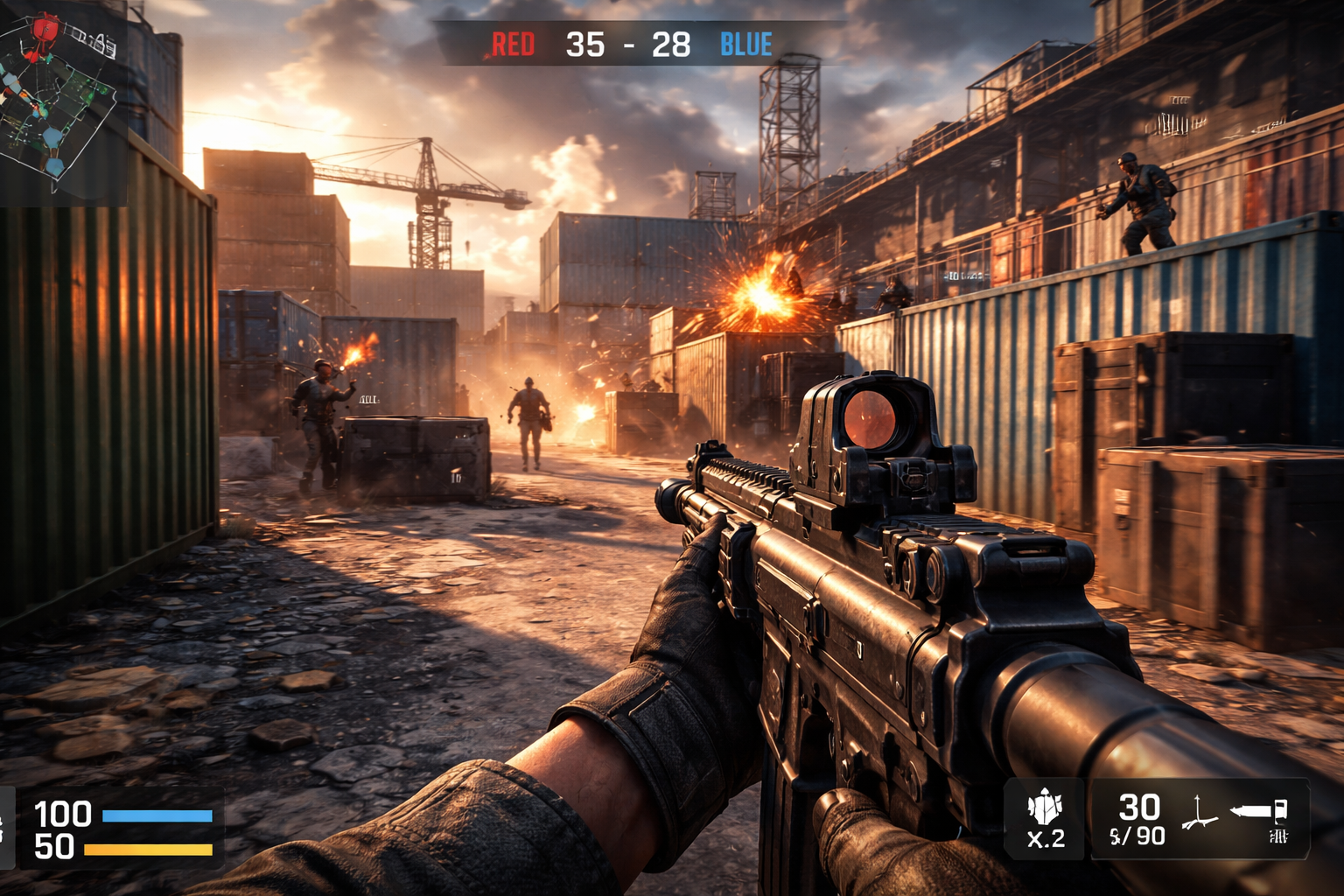
Task: Click the rifle weapon icon beside ammo
Action: click(1260, 811)
